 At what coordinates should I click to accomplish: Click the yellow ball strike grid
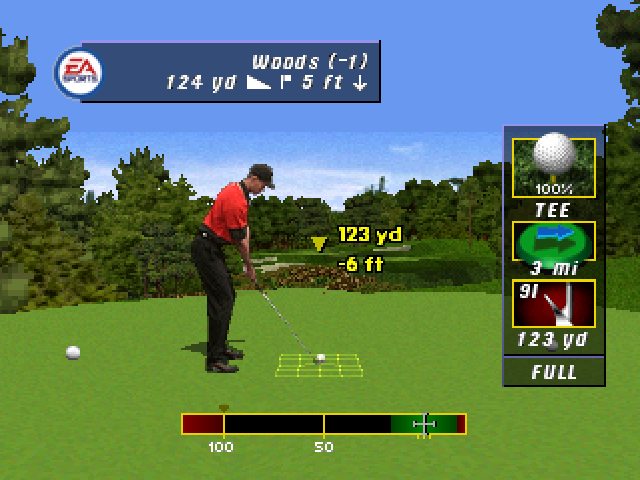pos(319,364)
